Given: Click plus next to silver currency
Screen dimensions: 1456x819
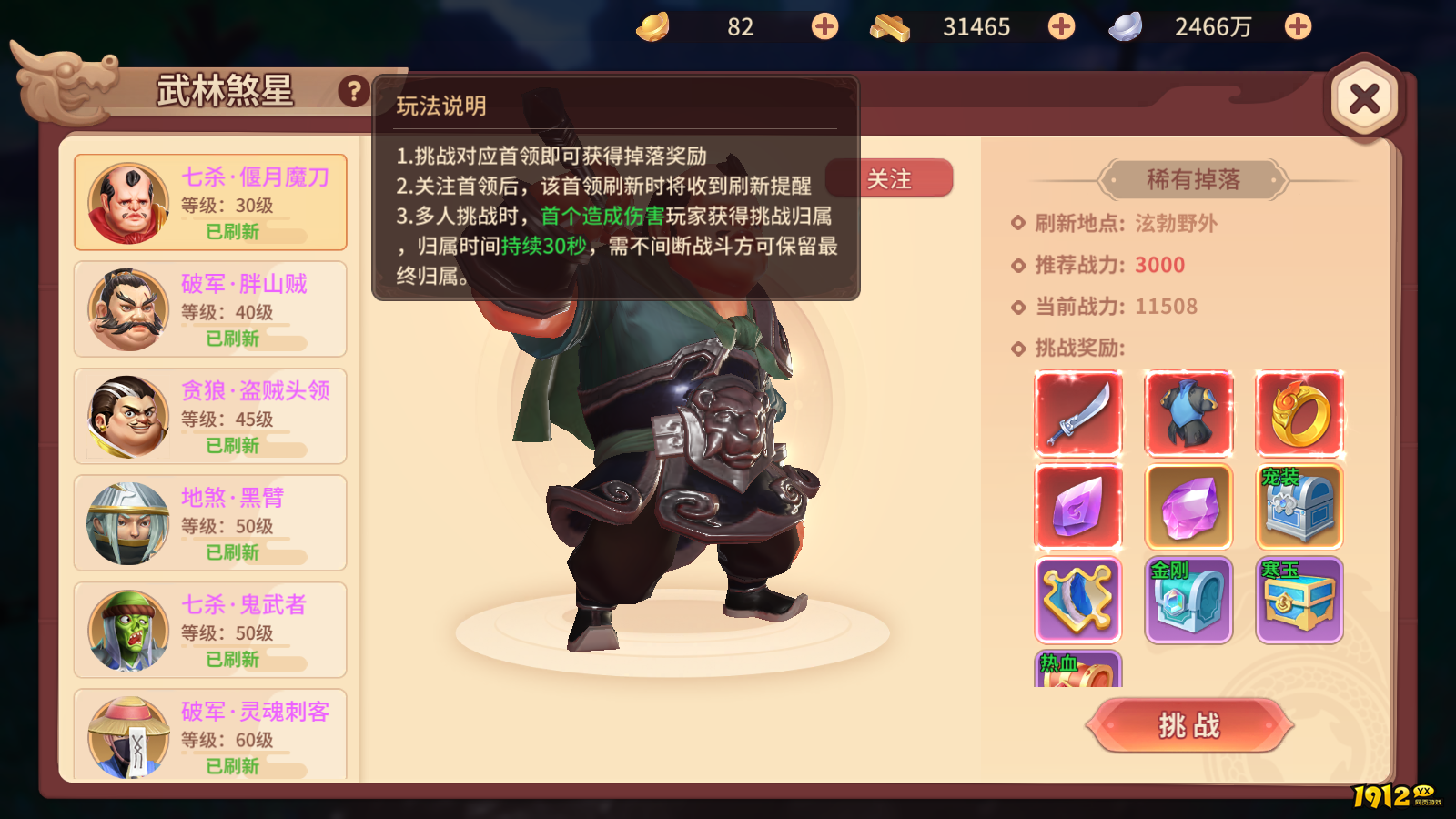Looking at the screenshot, I should click(1296, 26).
